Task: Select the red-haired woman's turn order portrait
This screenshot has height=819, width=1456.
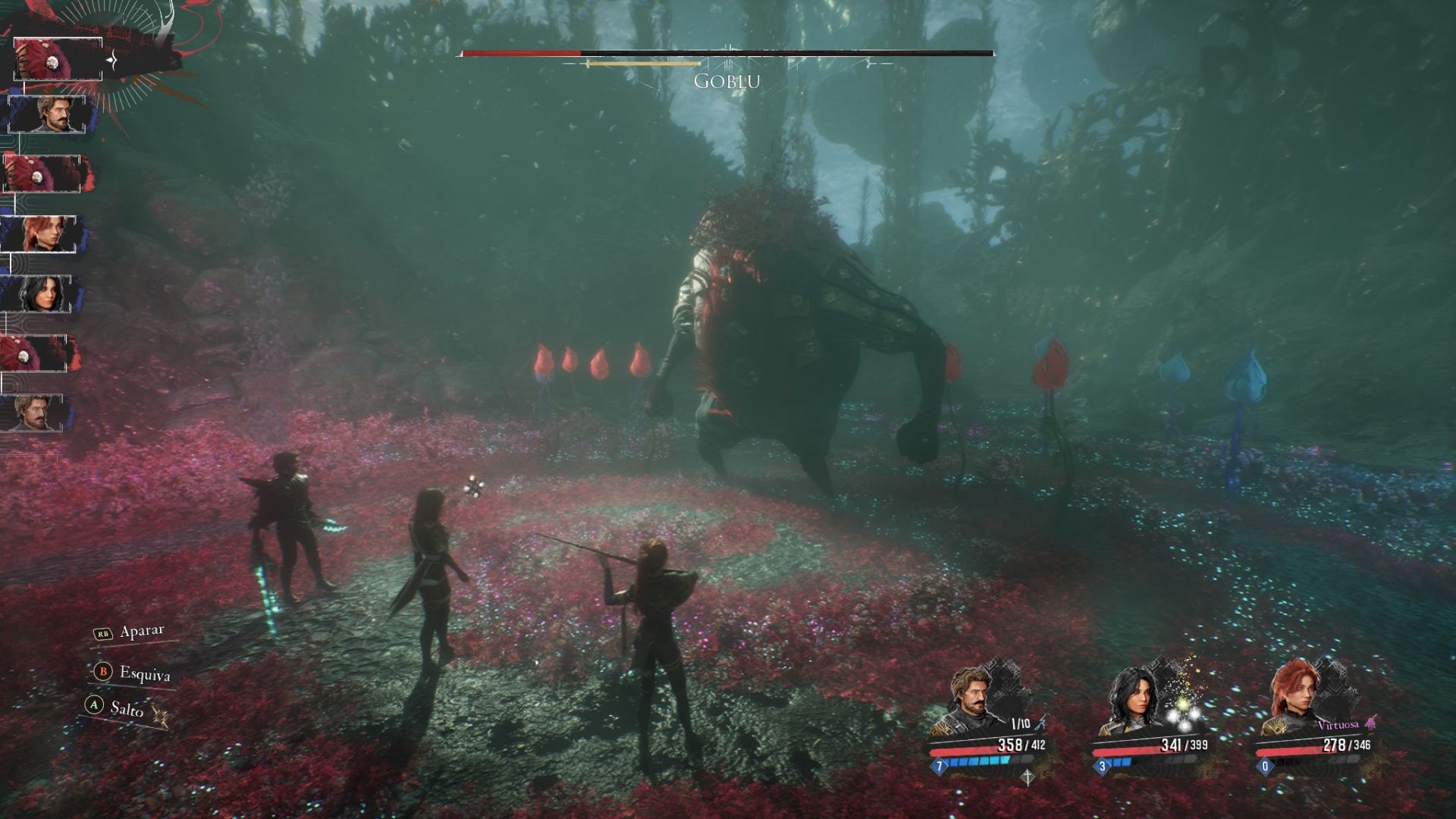Action: tap(43, 234)
